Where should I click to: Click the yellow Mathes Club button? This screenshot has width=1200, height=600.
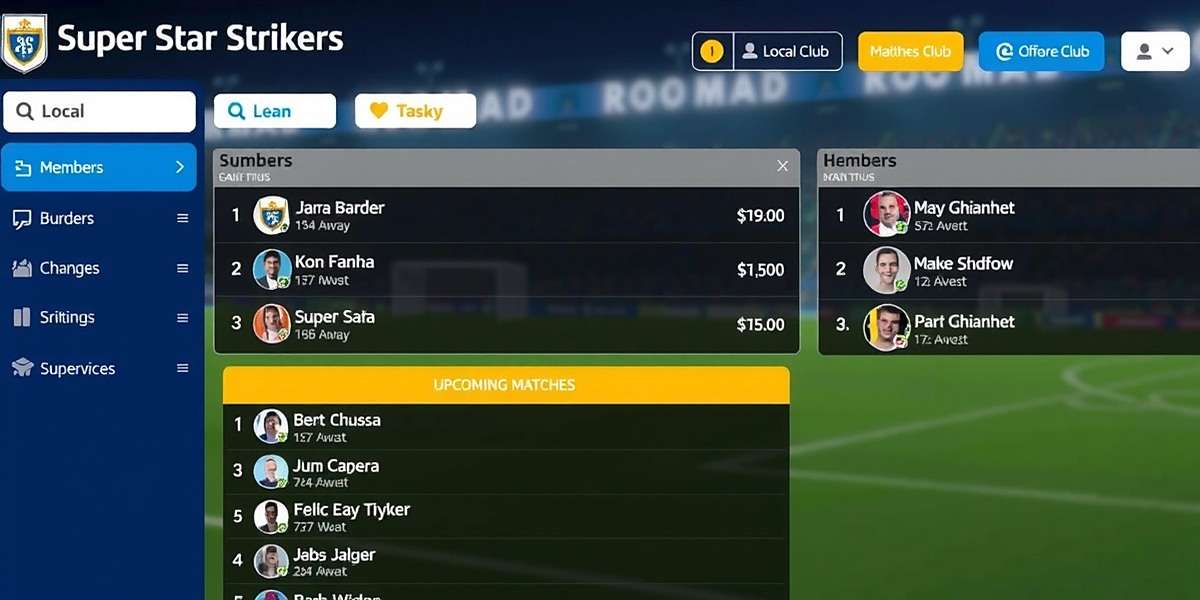pos(910,52)
